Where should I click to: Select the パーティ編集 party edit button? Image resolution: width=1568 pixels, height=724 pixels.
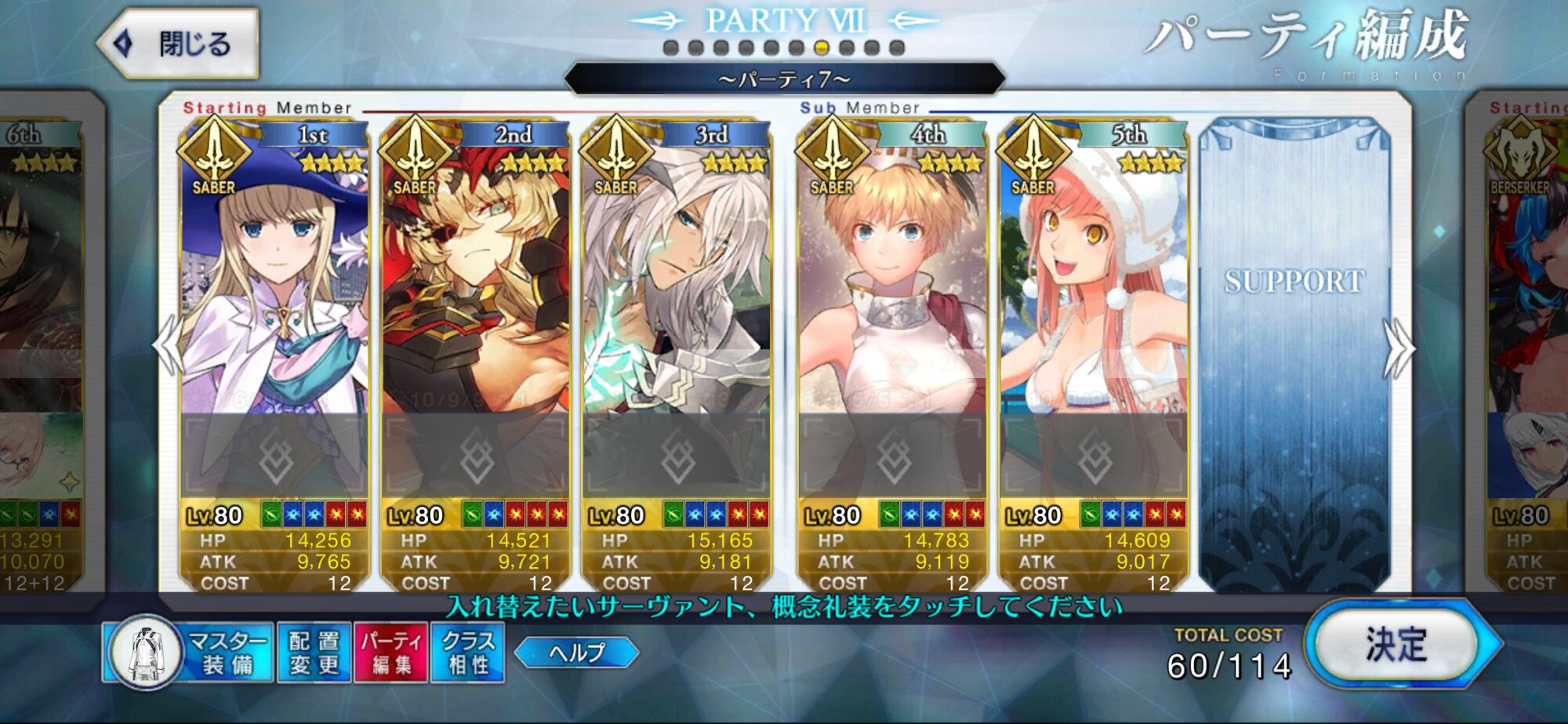390,653
